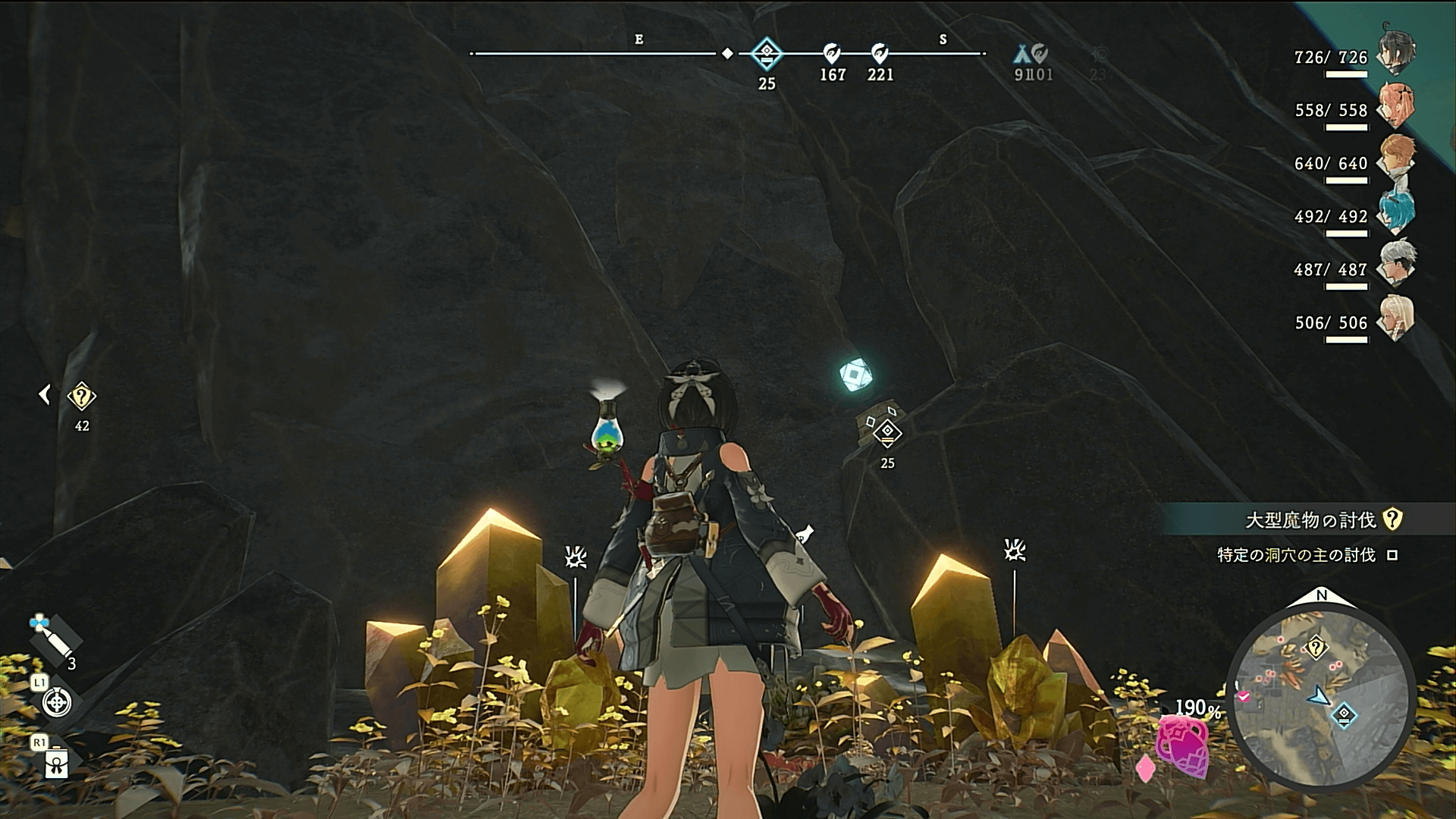This screenshot has height=819, width=1456.
Task: Select the bullet ammo slot showing 3
Action: coord(55,639)
